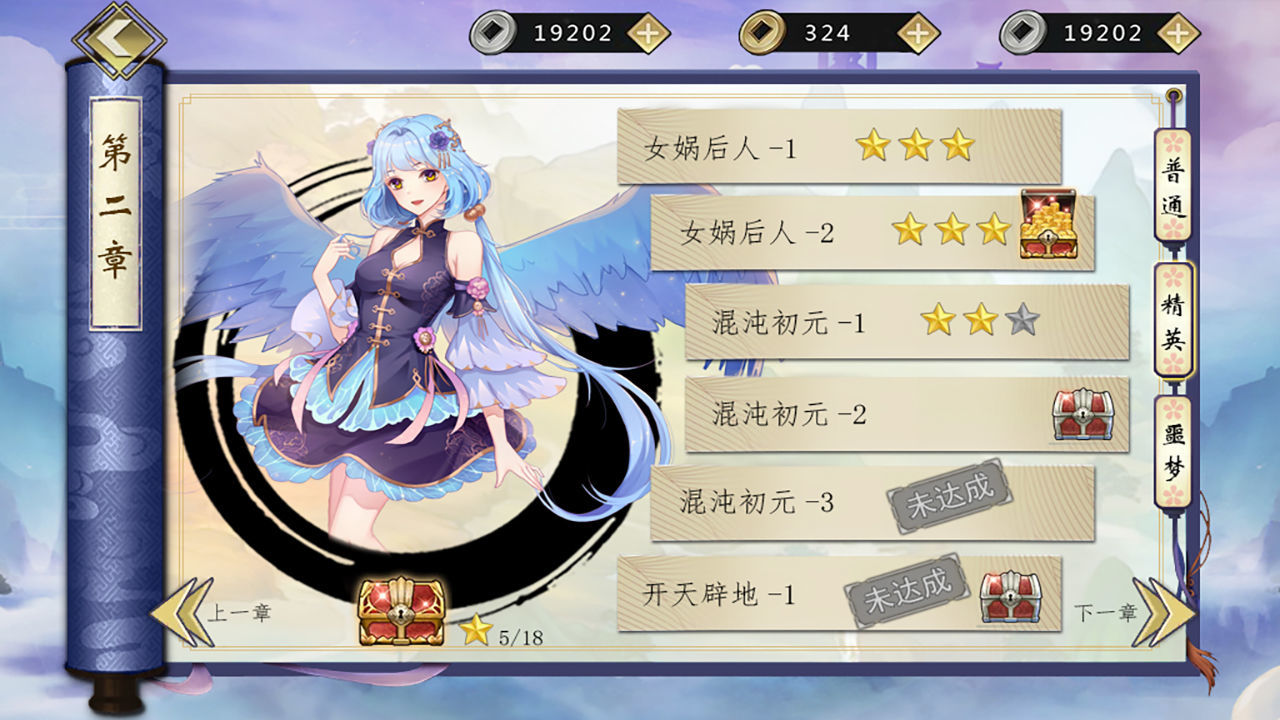Claim the chapter star reward chest
This screenshot has width=1280, height=720.
coord(401,611)
